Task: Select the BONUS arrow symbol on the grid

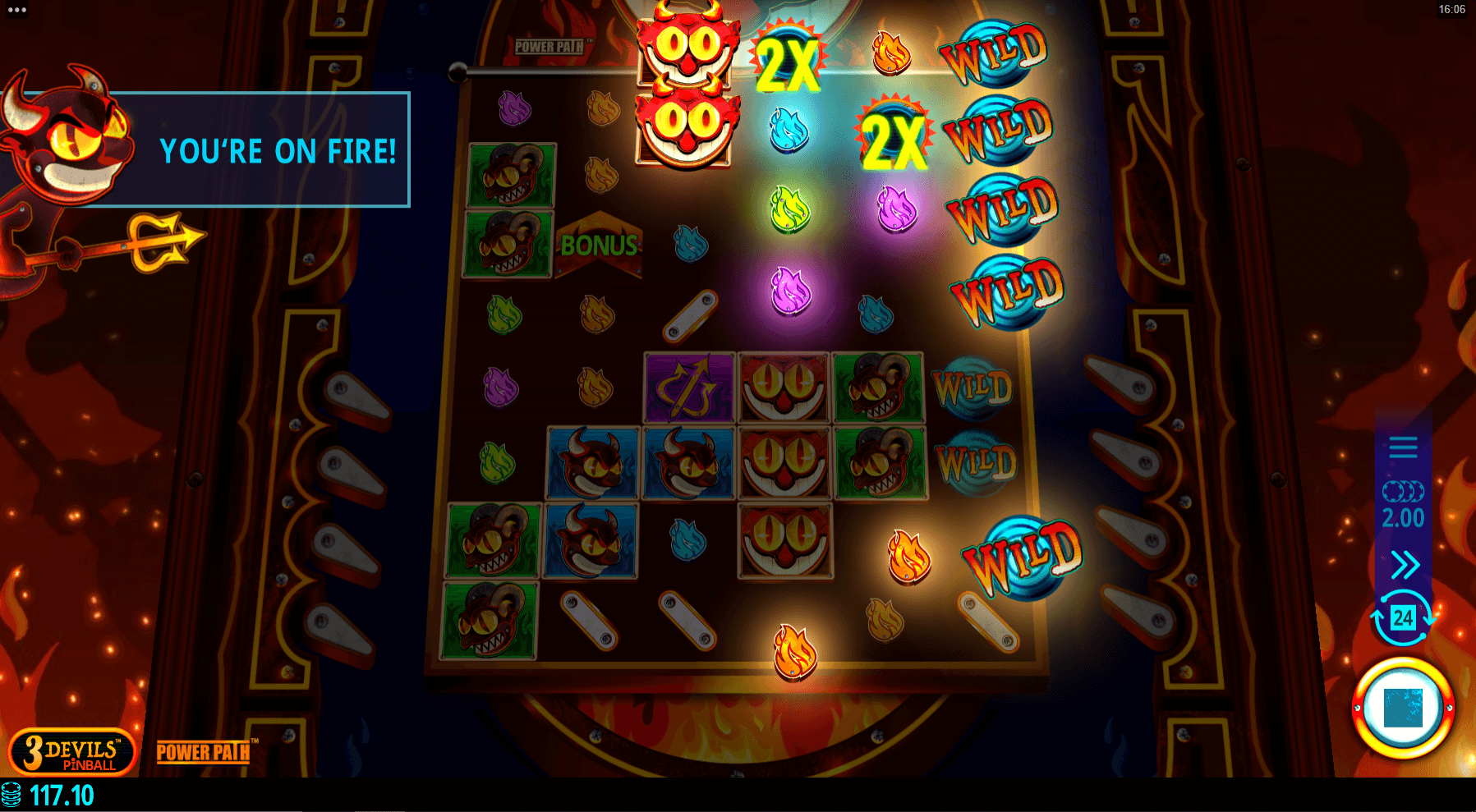Action: (599, 246)
